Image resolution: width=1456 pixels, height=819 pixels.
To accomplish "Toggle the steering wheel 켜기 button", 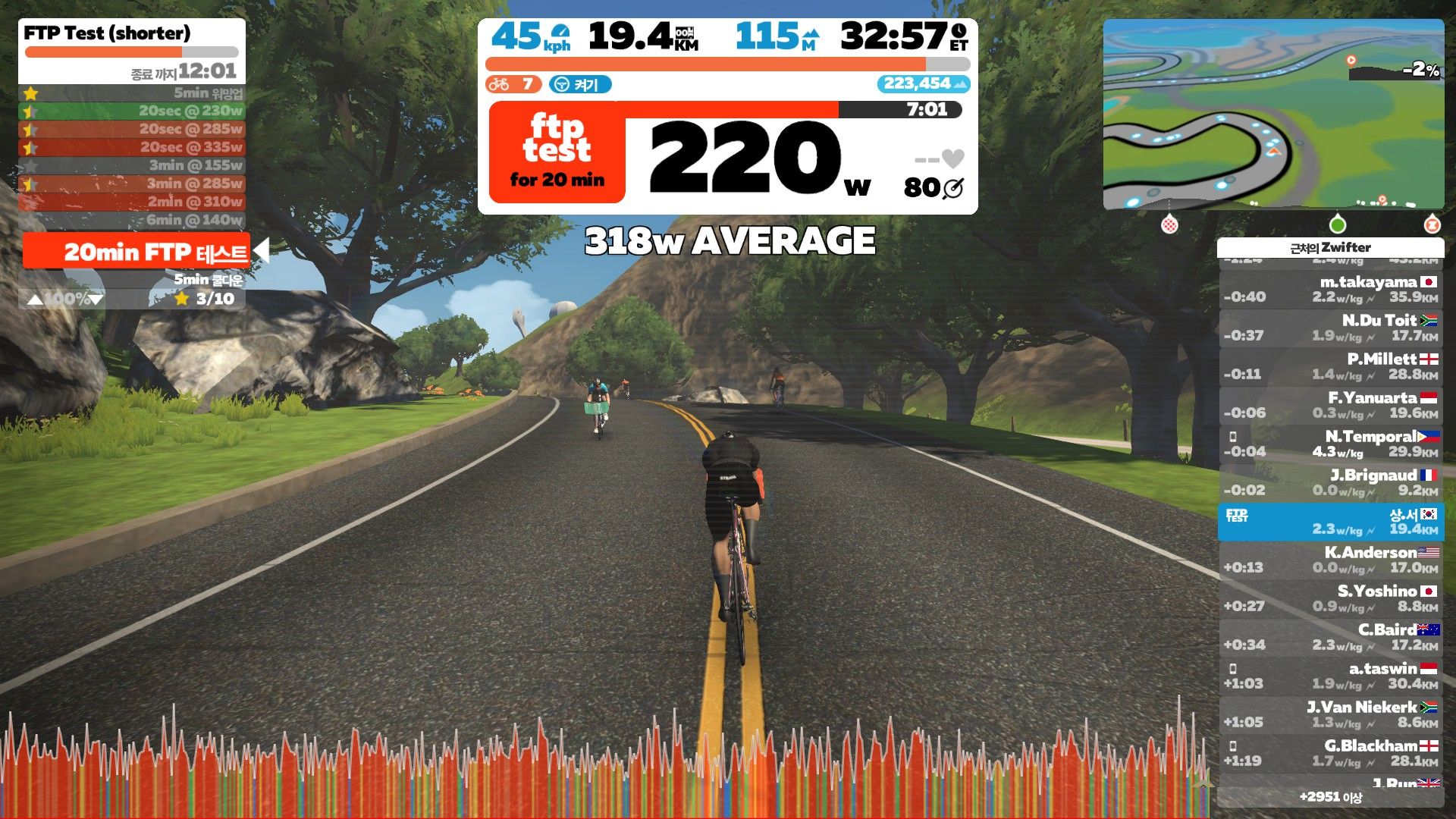I will click(580, 84).
